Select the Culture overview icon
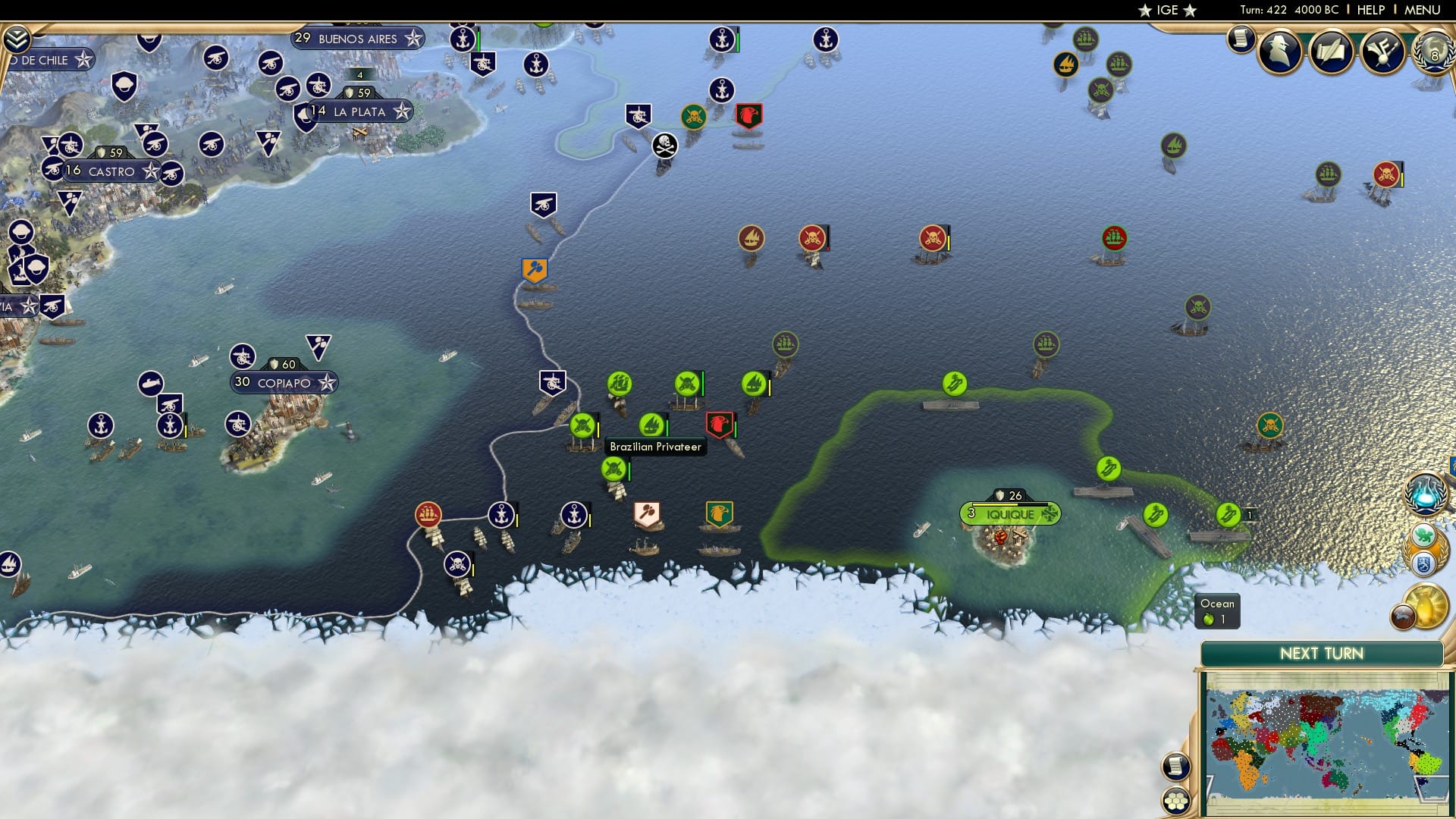The image size is (1456, 819). [x=1382, y=51]
